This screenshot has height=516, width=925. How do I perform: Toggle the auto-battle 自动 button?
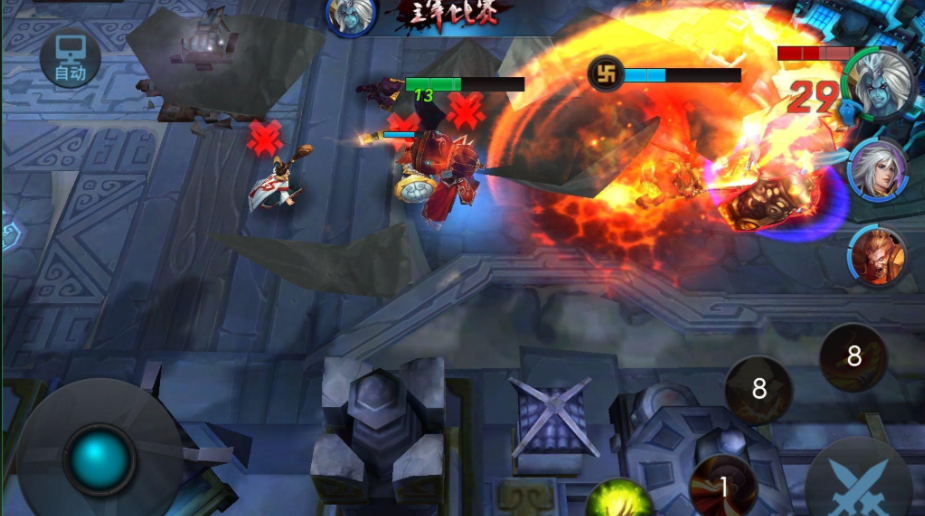tap(70, 60)
